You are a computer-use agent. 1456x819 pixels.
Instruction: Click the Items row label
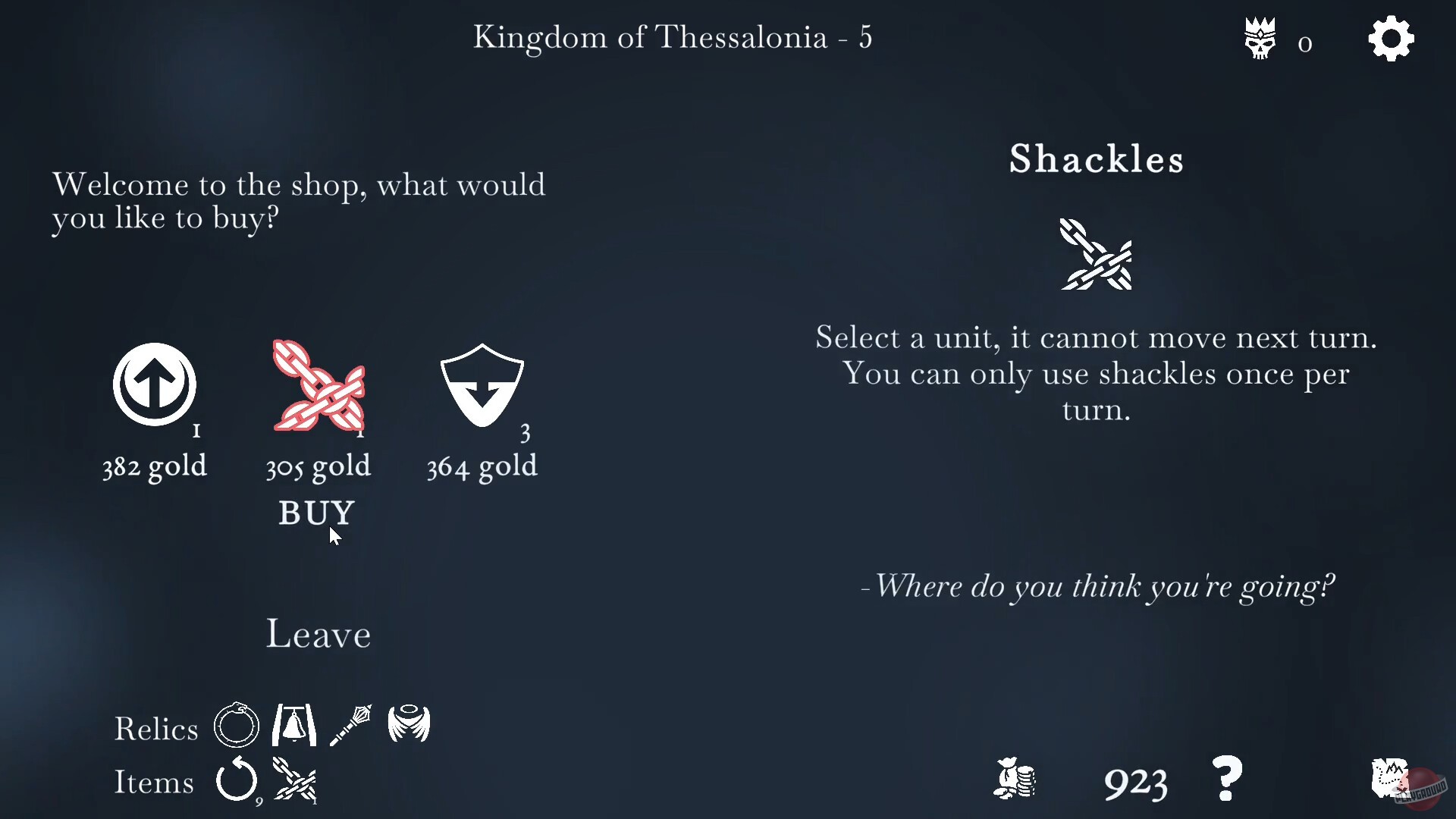(154, 783)
